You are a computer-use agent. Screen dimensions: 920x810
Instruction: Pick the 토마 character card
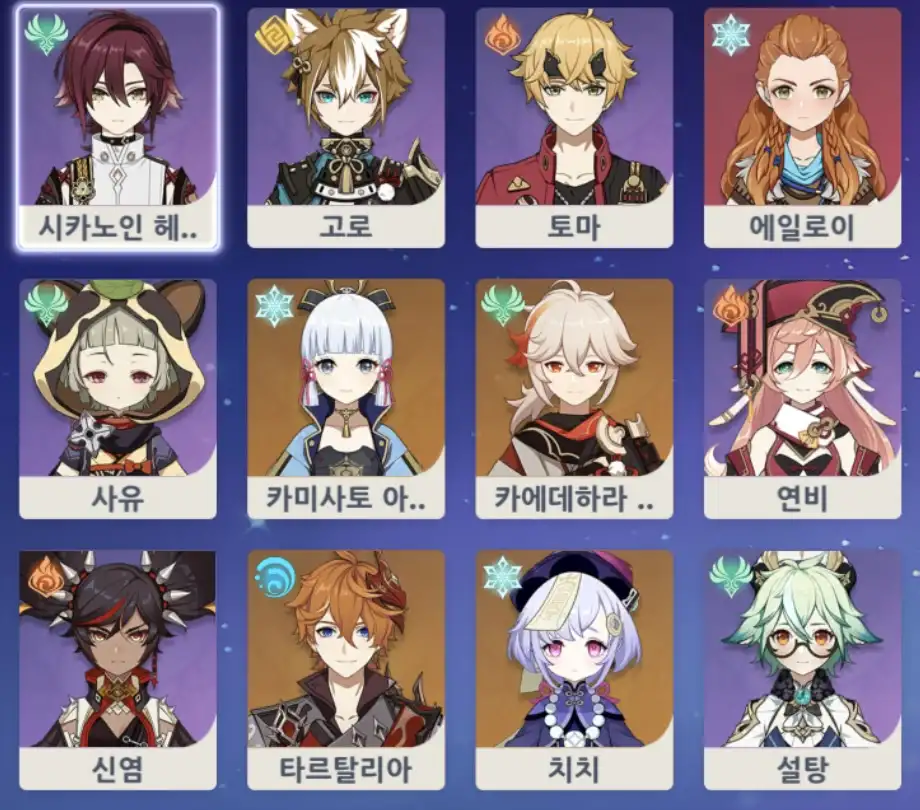point(574,128)
